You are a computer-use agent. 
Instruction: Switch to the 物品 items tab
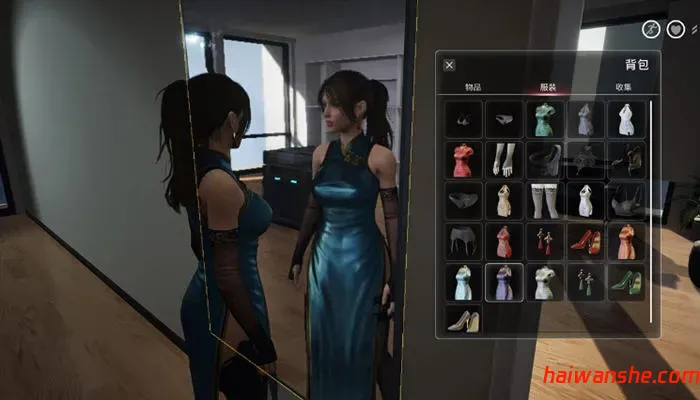pyautogui.click(x=473, y=87)
